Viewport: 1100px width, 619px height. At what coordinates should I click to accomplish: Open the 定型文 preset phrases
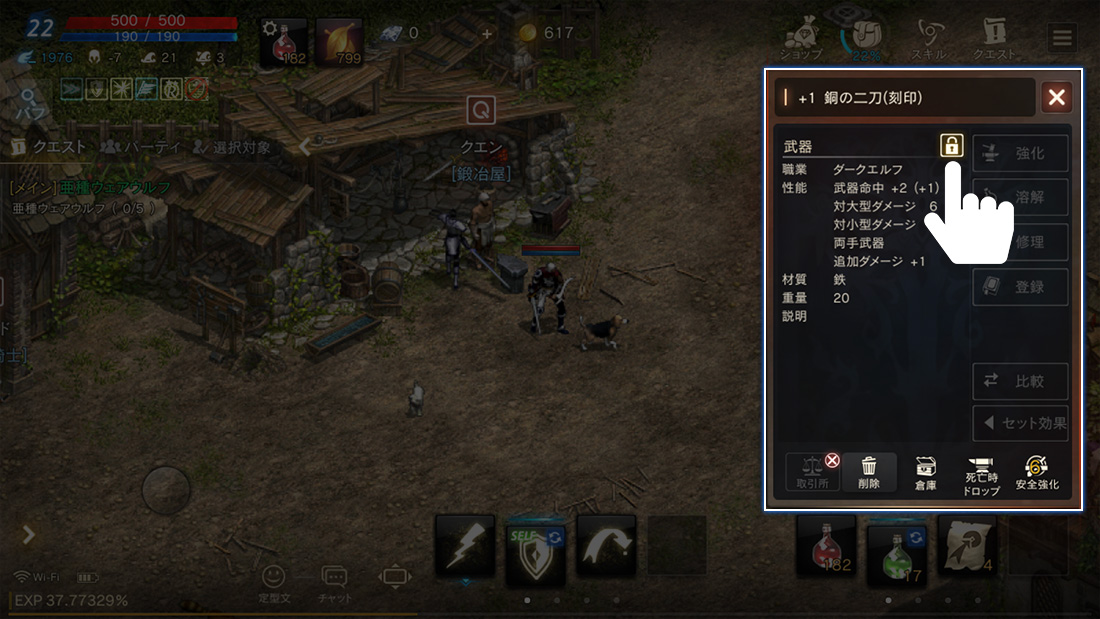pos(273,582)
